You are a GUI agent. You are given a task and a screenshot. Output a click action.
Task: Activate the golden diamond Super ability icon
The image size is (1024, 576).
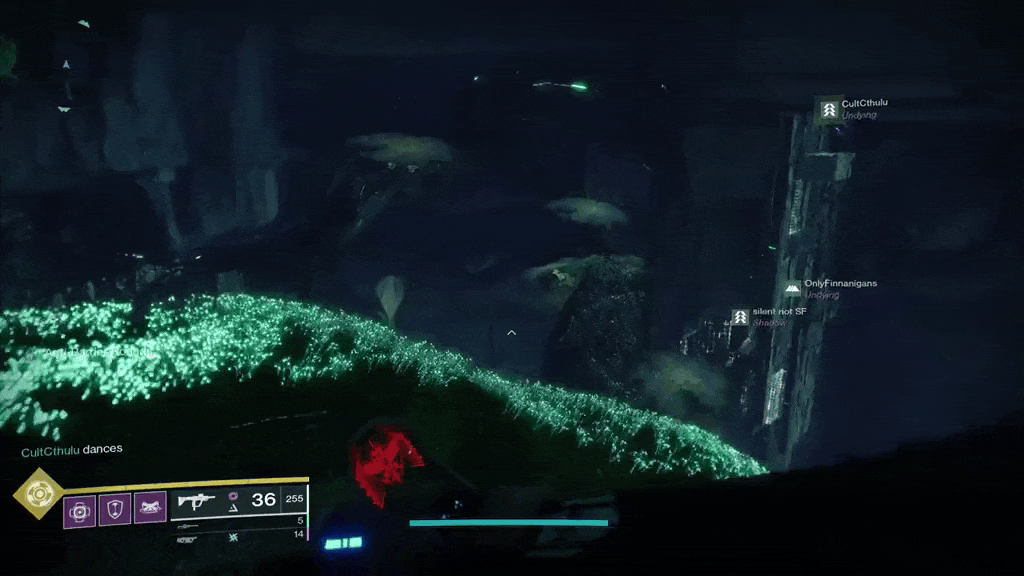(x=39, y=492)
